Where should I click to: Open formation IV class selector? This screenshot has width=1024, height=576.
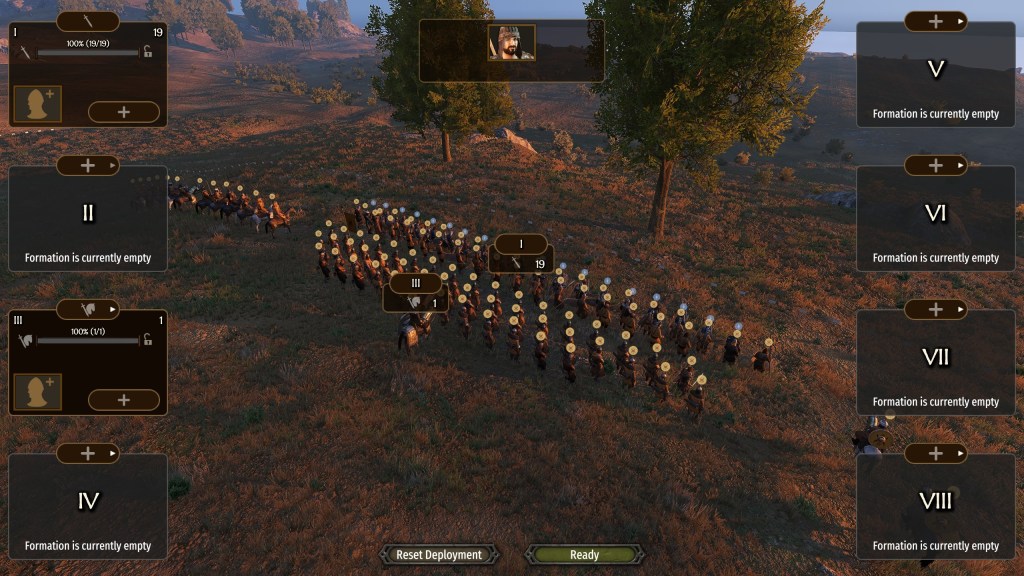point(88,453)
